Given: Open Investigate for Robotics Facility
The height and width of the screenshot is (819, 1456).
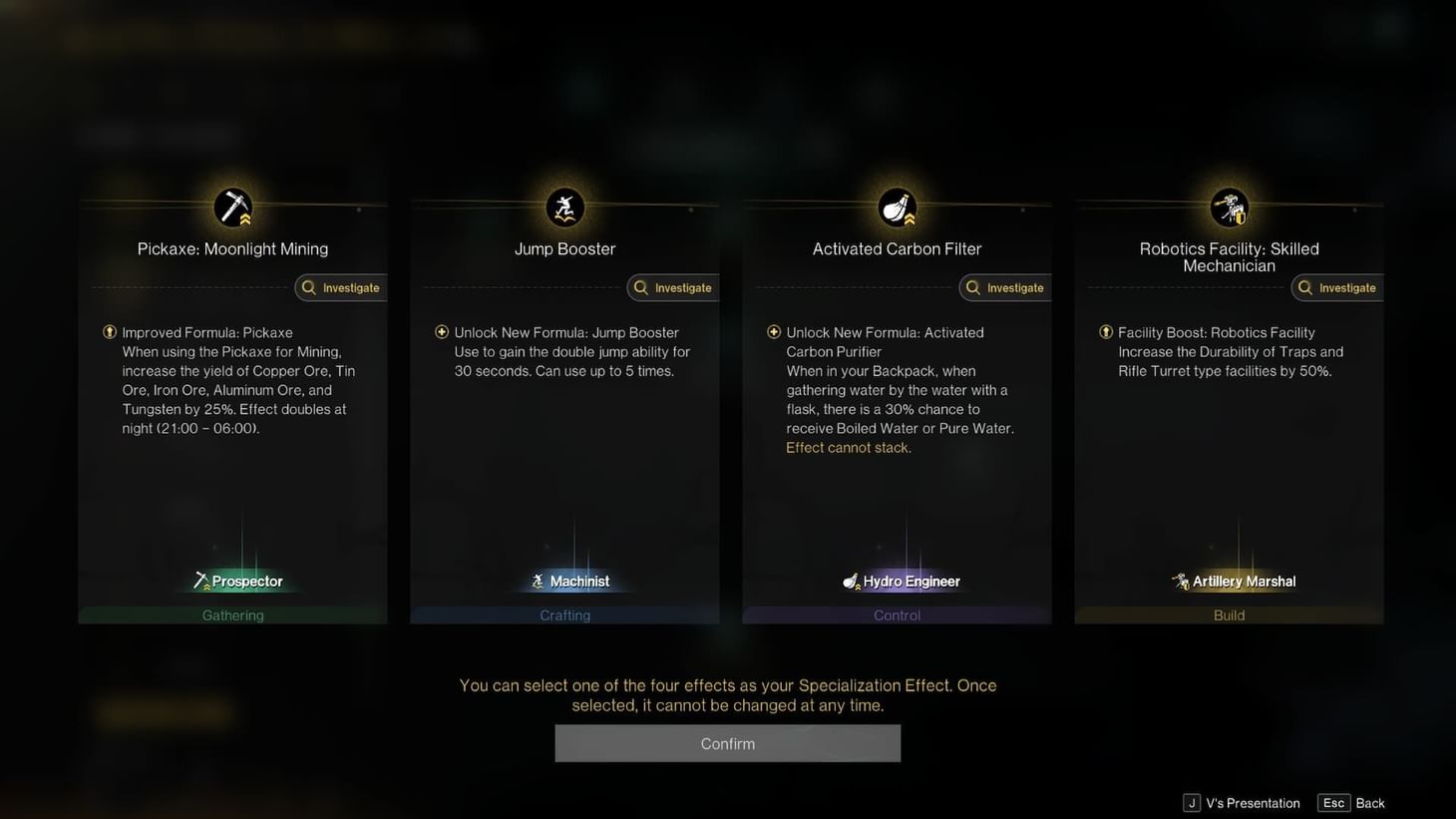Looking at the screenshot, I should pos(1336,287).
